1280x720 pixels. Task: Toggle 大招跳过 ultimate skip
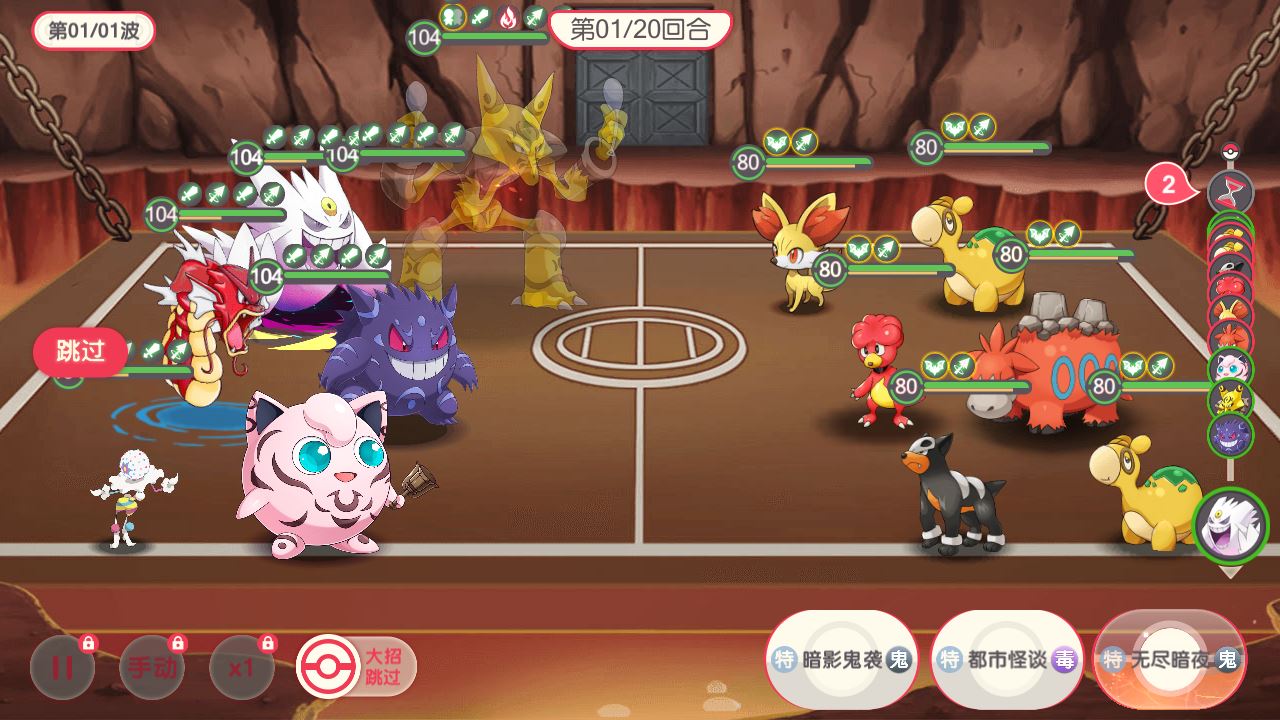click(356, 667)
